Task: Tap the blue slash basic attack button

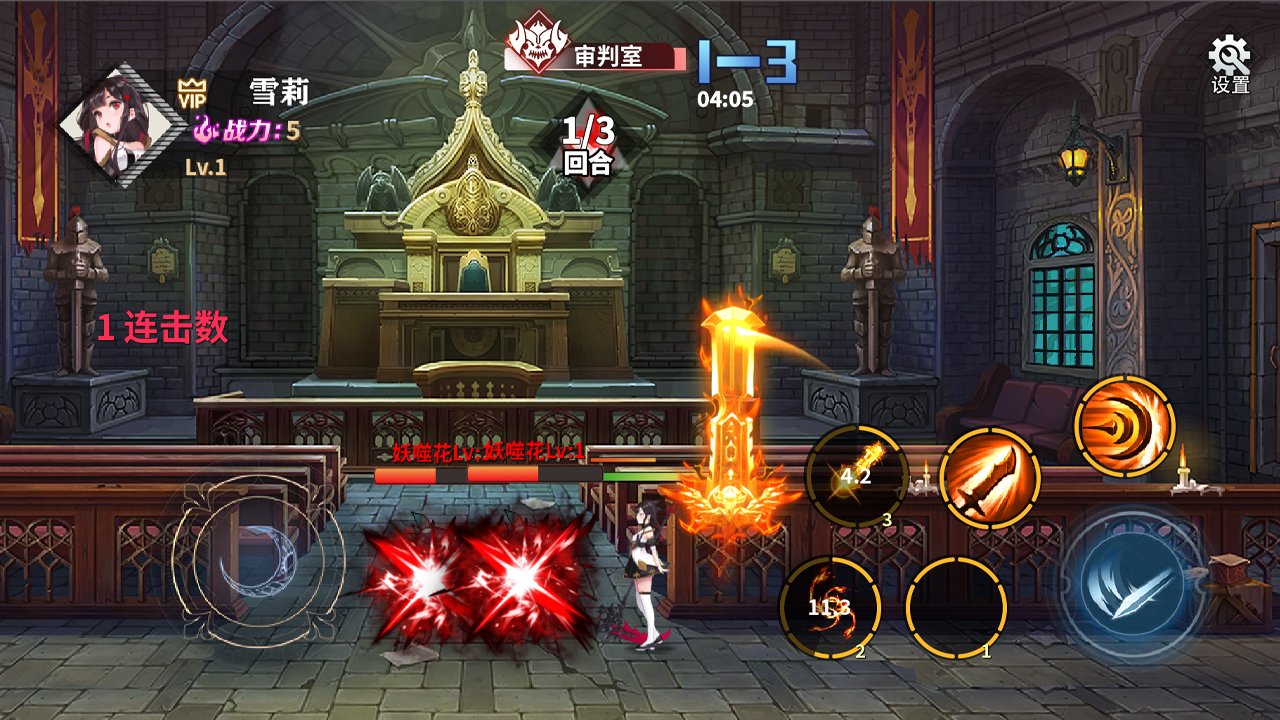Action: [1133, 583]
